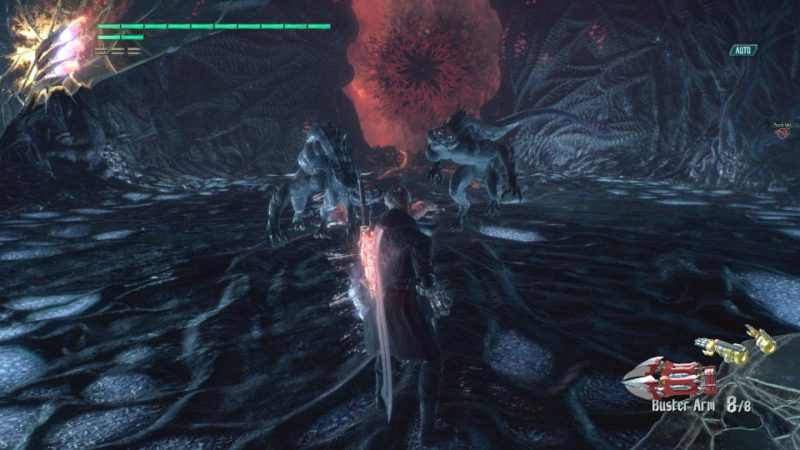Toggle the AUTO assist badge
Viewport: 800px width, 450px height.
pos(743,50)
